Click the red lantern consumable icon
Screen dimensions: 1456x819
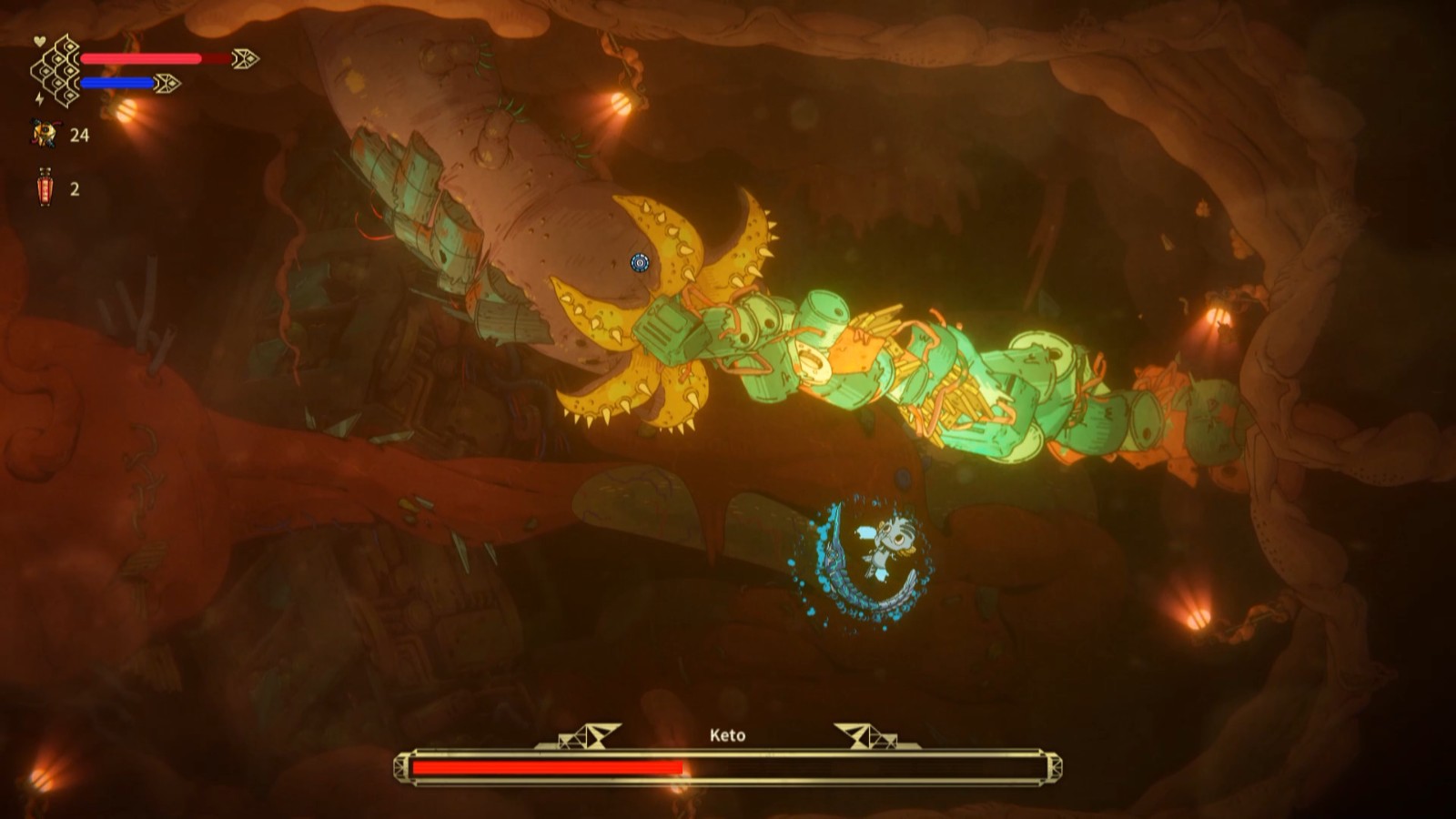point(45,187)
